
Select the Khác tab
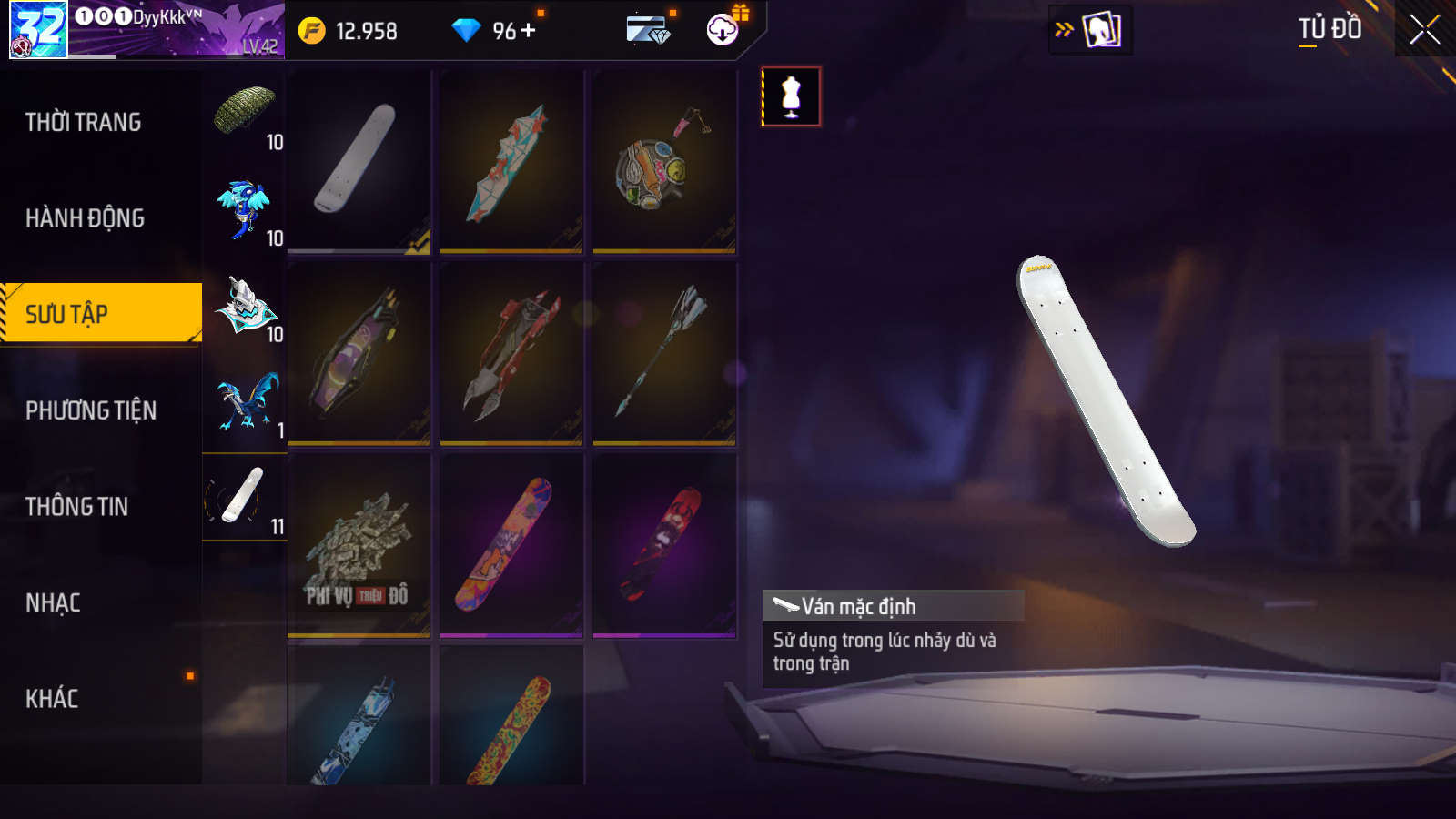[x=52, y=699]
